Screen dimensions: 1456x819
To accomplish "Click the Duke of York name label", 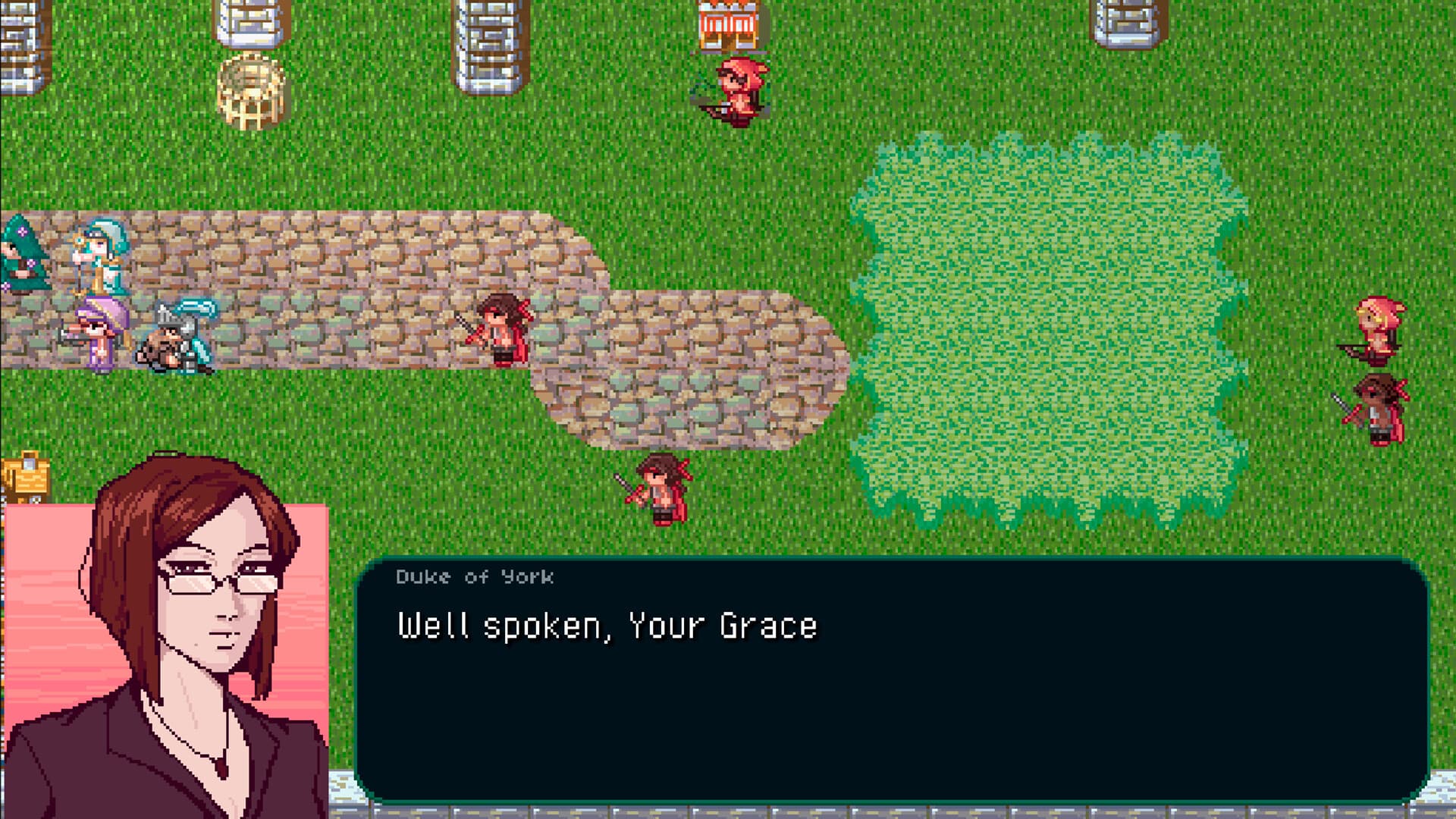I will 474,576.
